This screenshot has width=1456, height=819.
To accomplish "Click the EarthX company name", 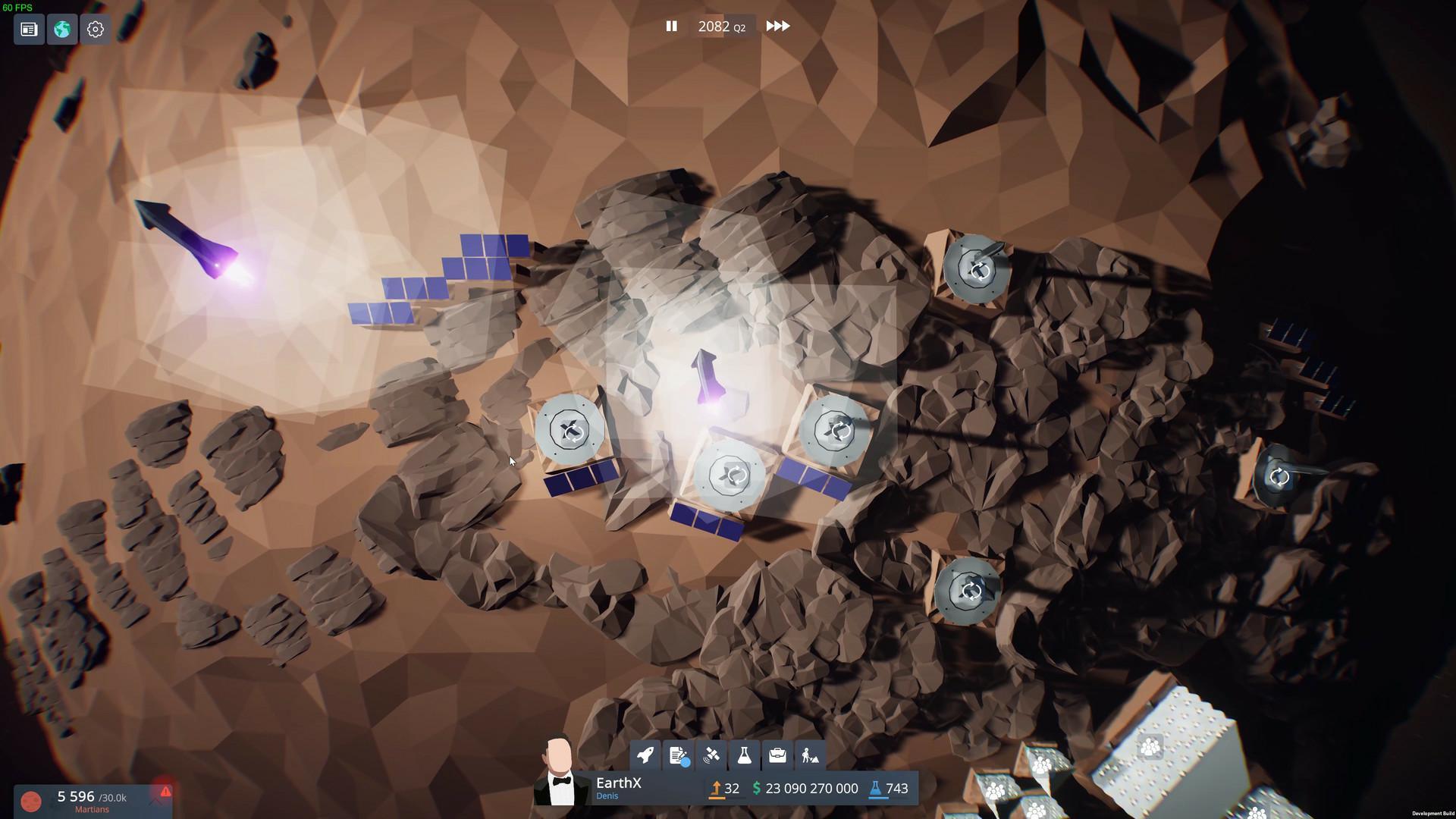I will (x=619, y=783).
